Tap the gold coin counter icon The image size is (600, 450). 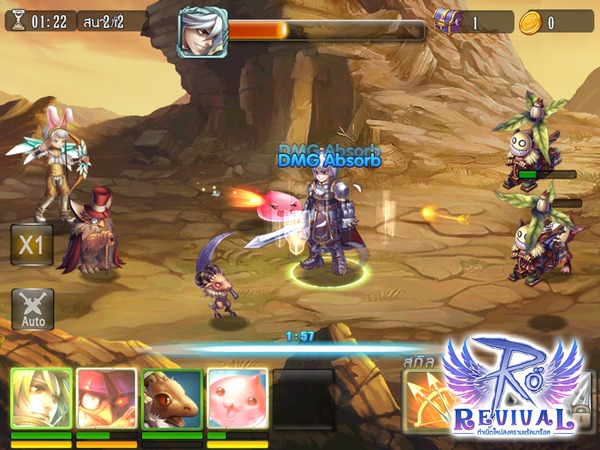click(529, 21)
